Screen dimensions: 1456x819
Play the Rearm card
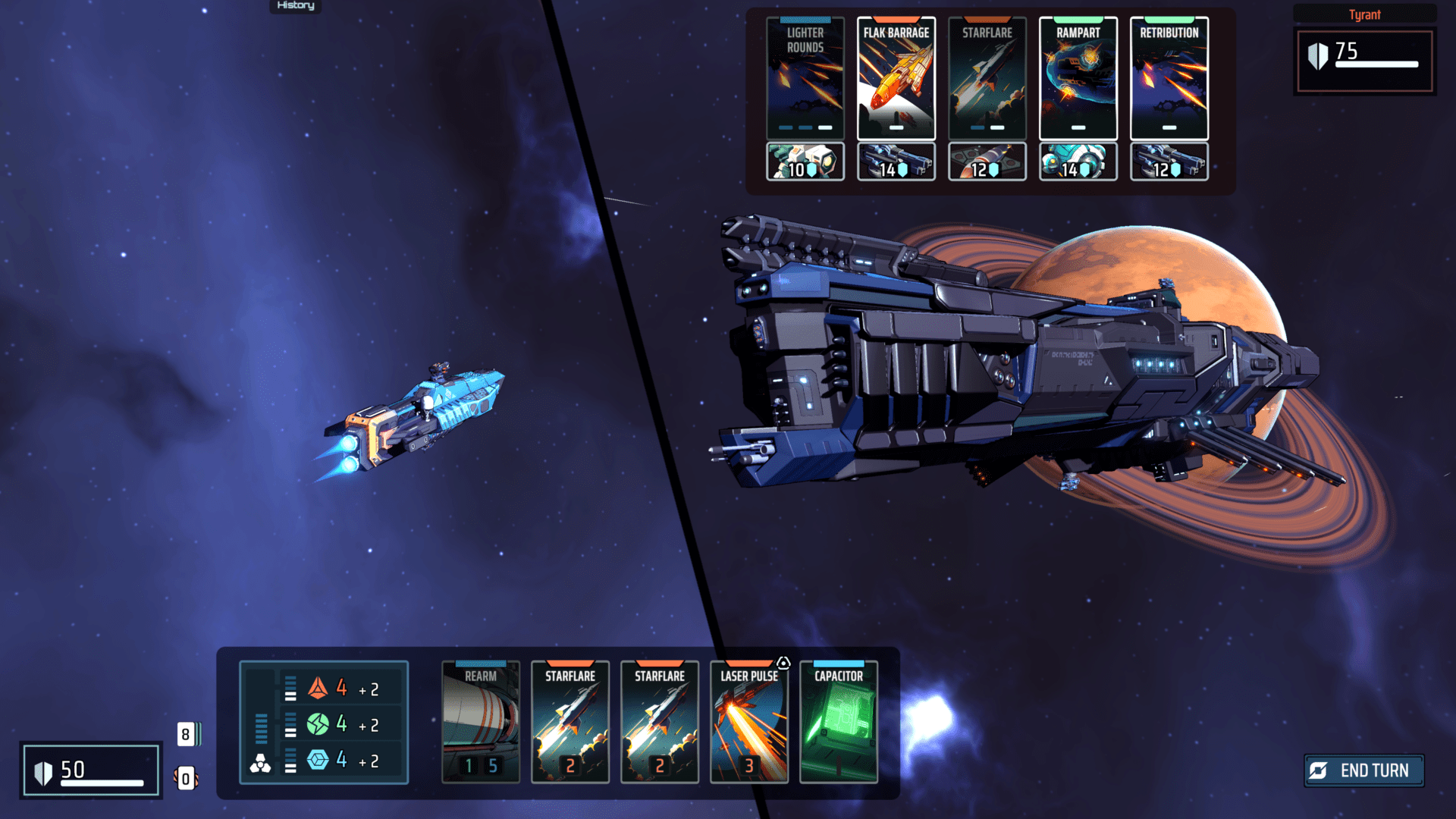coord(481,722)
